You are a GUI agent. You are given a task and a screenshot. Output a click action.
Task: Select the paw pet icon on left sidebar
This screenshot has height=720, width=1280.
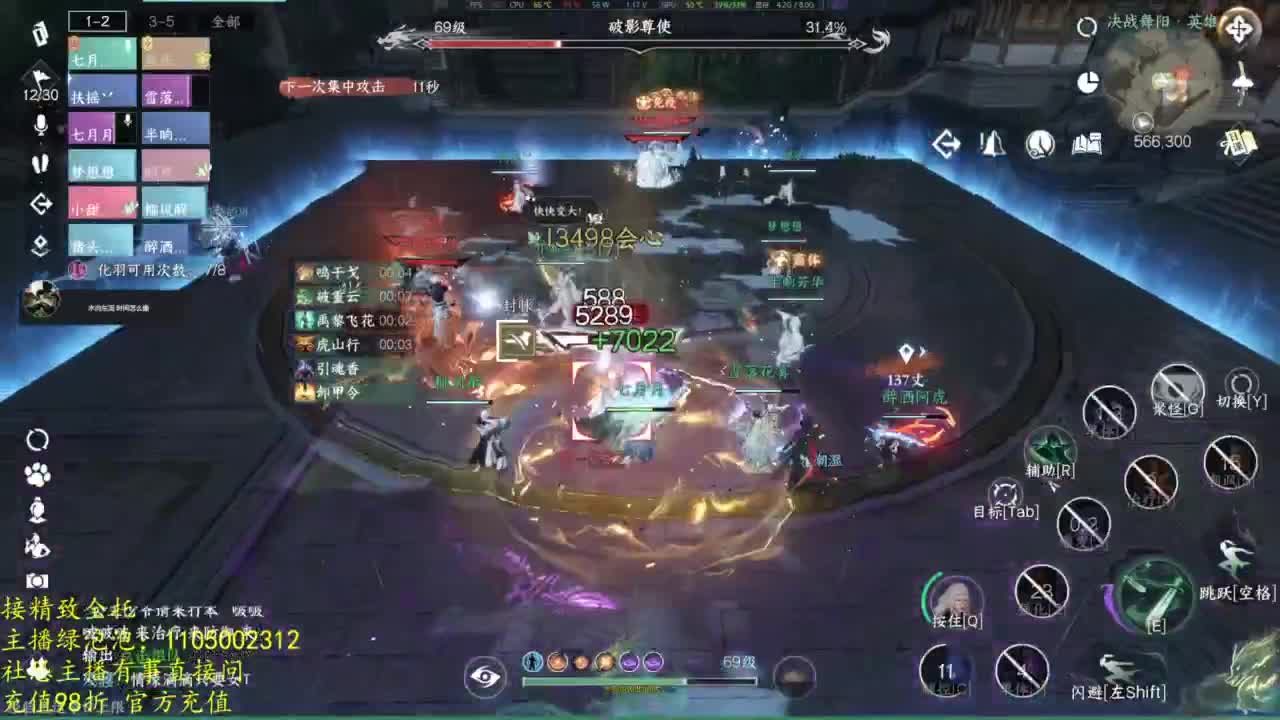pos(35,475)
